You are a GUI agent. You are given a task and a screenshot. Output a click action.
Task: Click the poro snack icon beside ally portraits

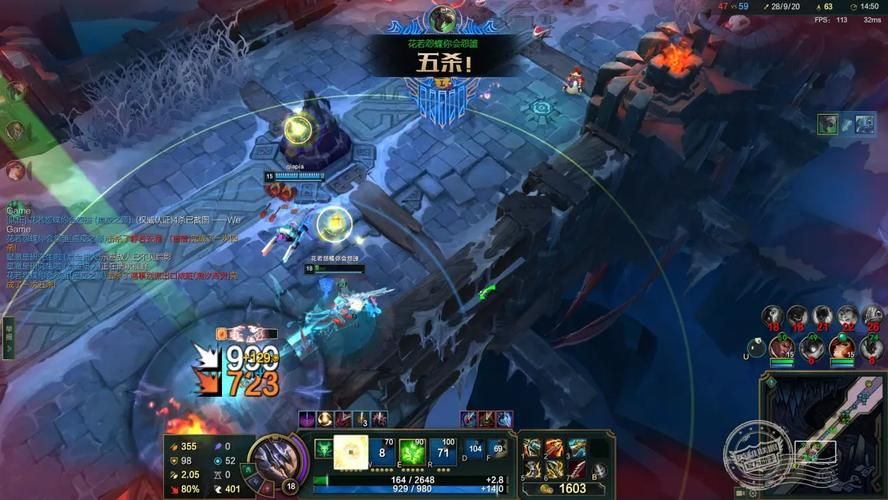click(757, 348)
